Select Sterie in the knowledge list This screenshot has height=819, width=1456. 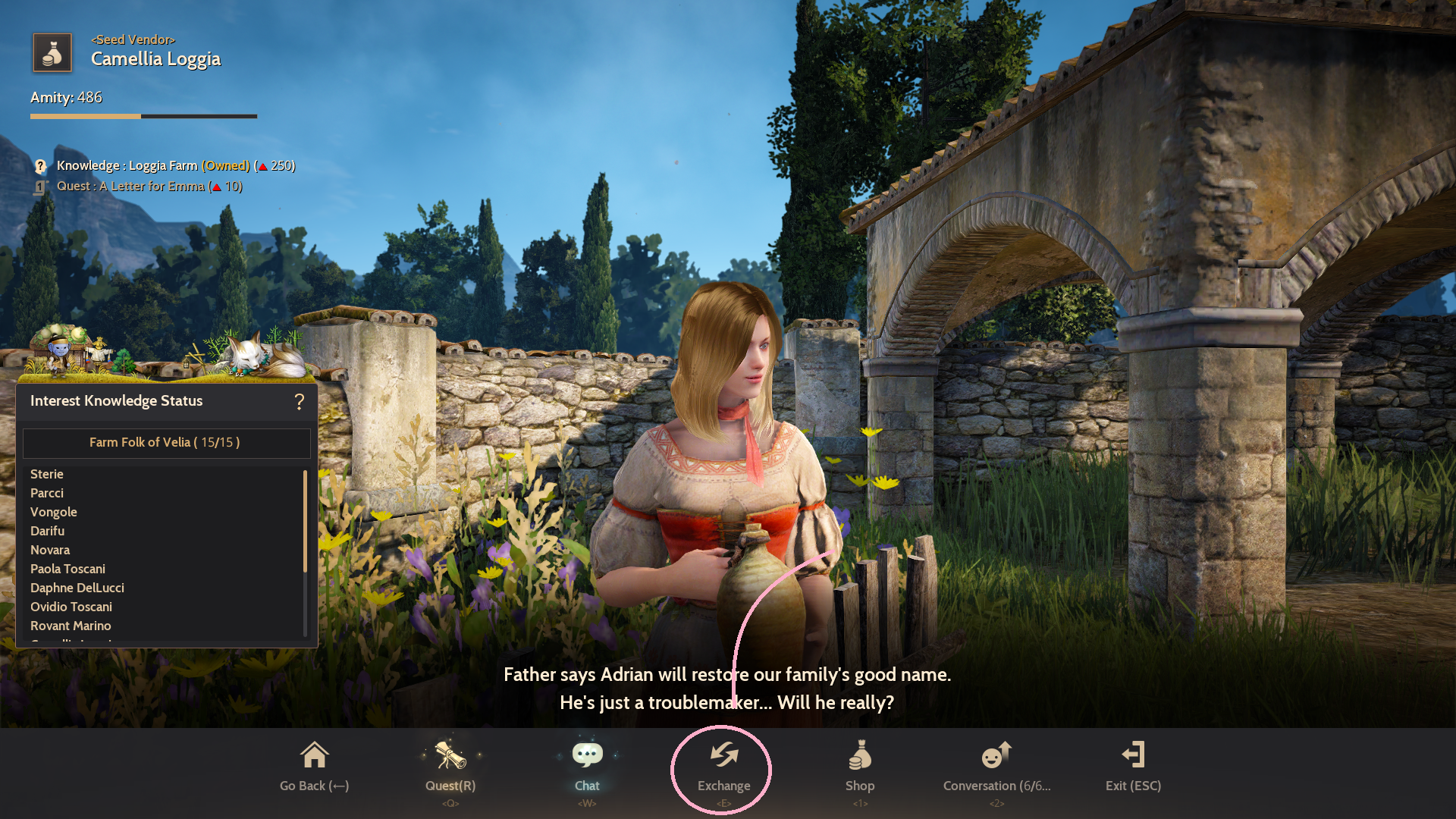coord(47,474)
